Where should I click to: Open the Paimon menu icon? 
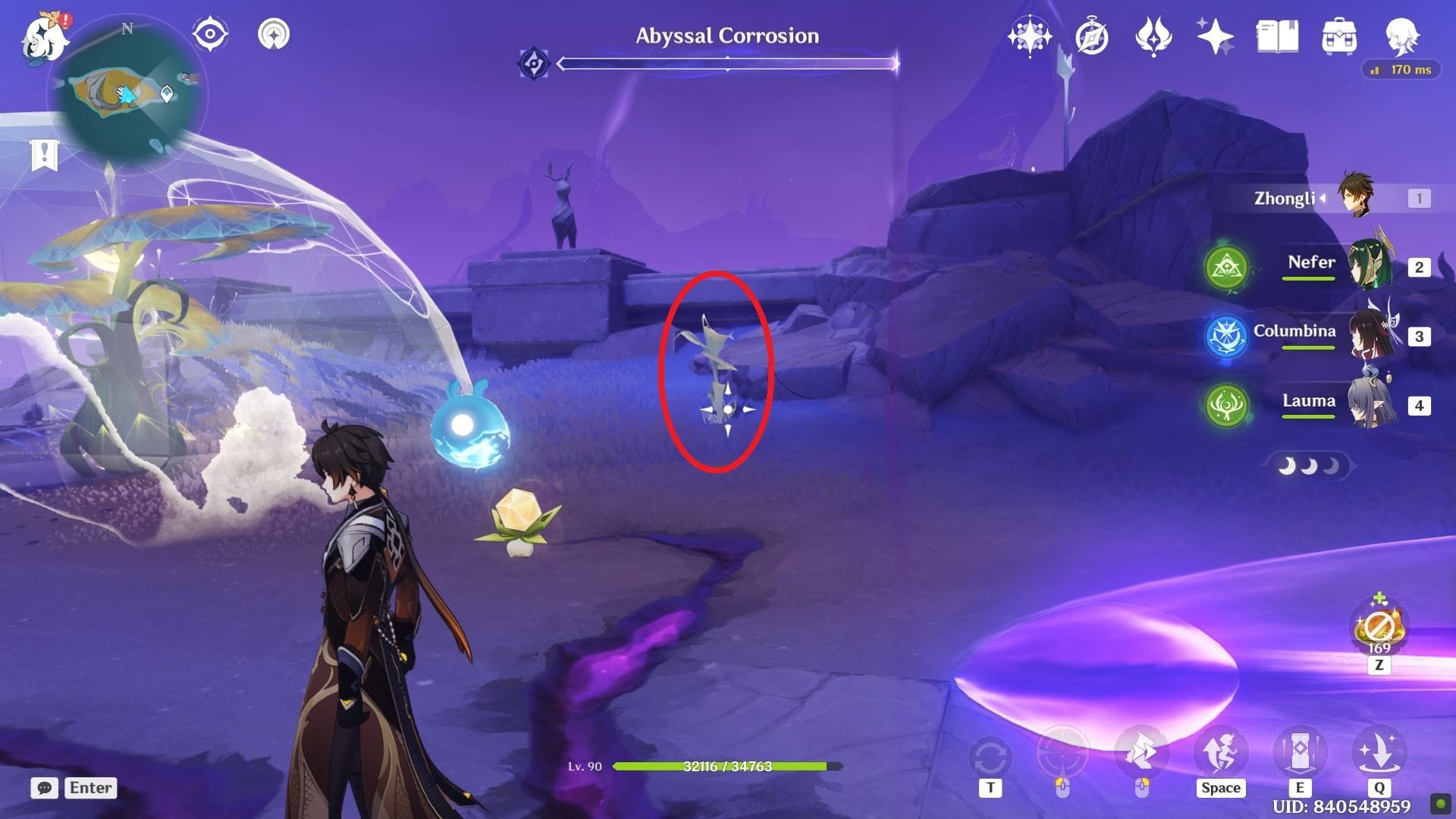tap(44, 36)
